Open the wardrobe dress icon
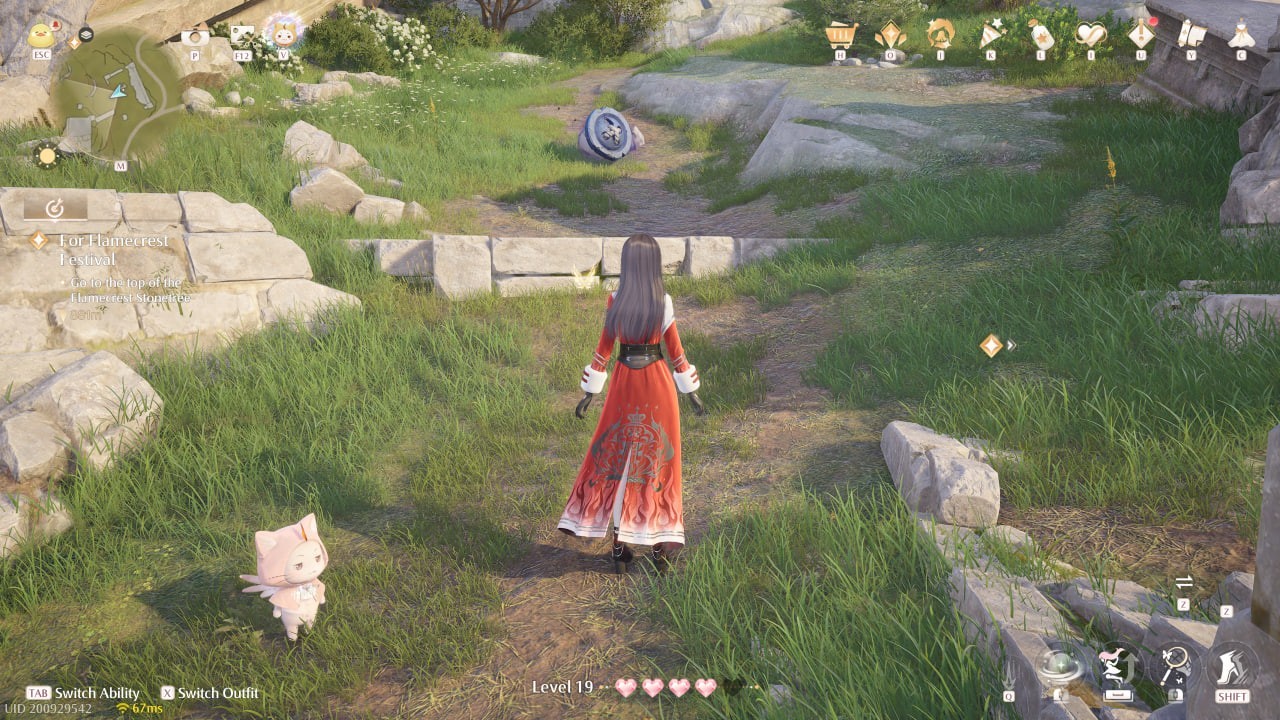The image size is (1280, 720). 1240,35
